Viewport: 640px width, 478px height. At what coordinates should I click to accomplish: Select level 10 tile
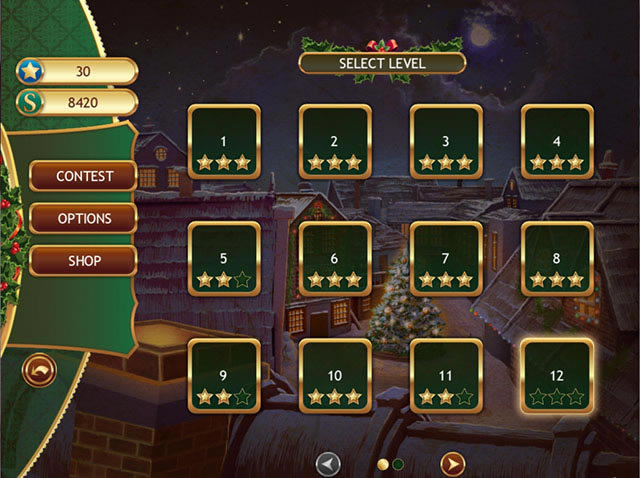(x=335, y=375)
